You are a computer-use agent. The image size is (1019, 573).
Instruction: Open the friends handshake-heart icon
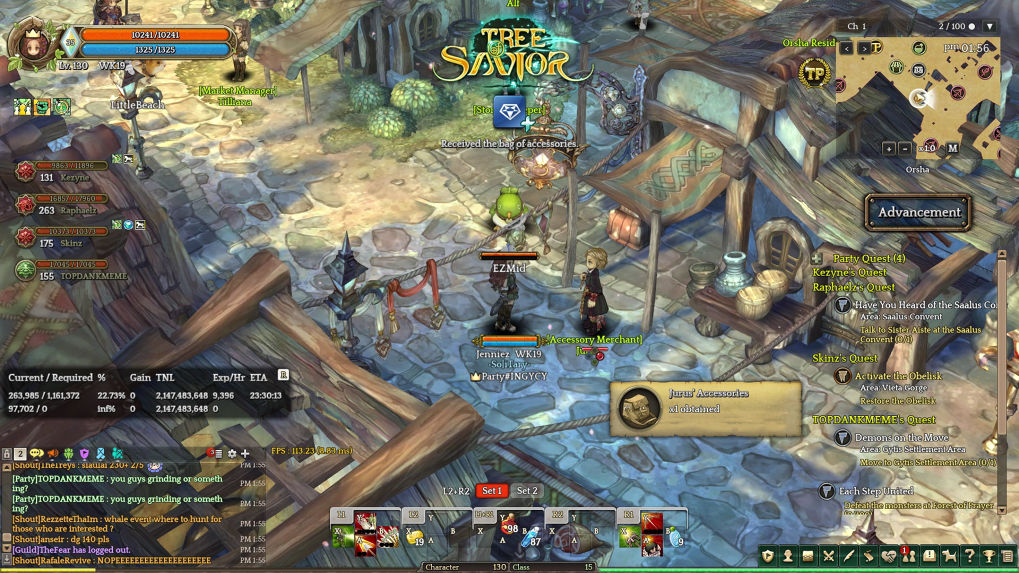(889, 556)
